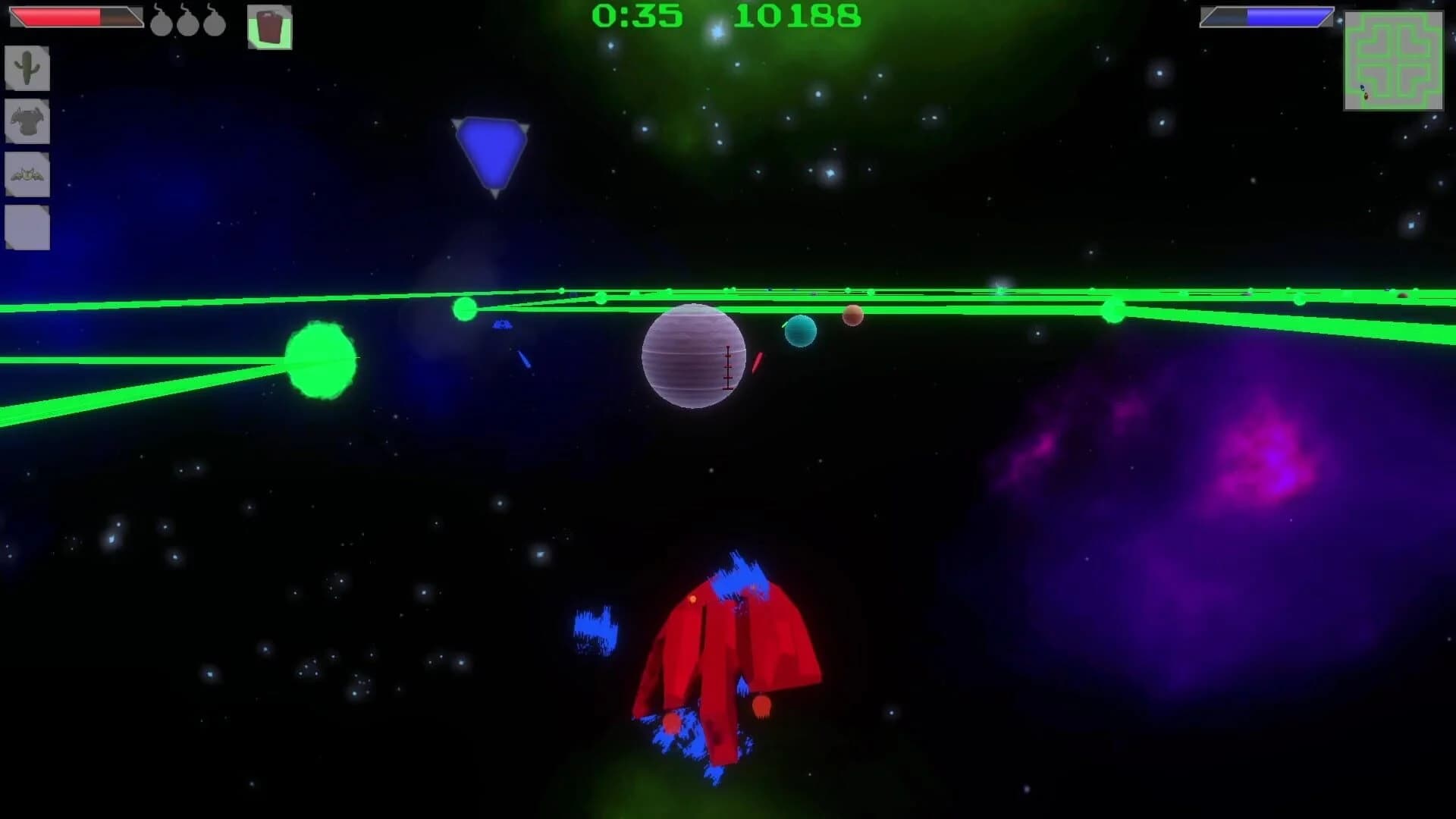This screenshot has height=819, width=1456.
Task: Click the player marker on the minimap
Action: click(x=1363, y=88)
